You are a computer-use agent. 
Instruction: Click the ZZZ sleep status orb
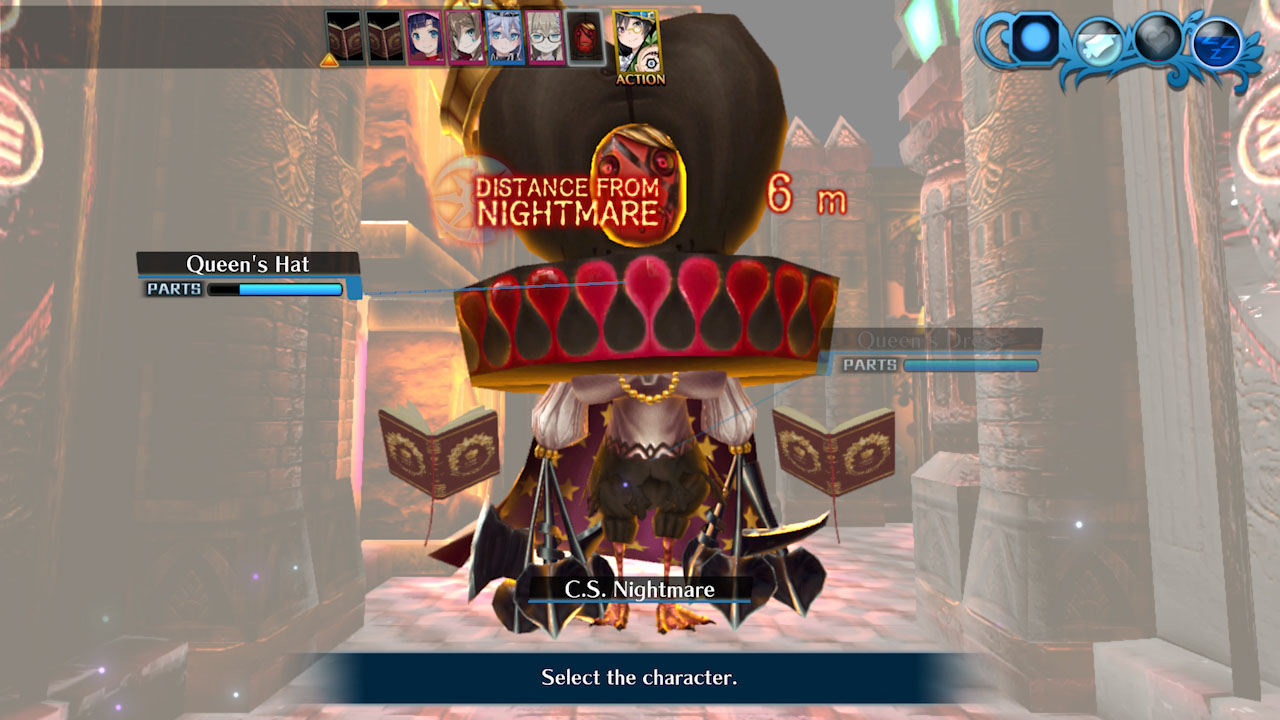1219,41
